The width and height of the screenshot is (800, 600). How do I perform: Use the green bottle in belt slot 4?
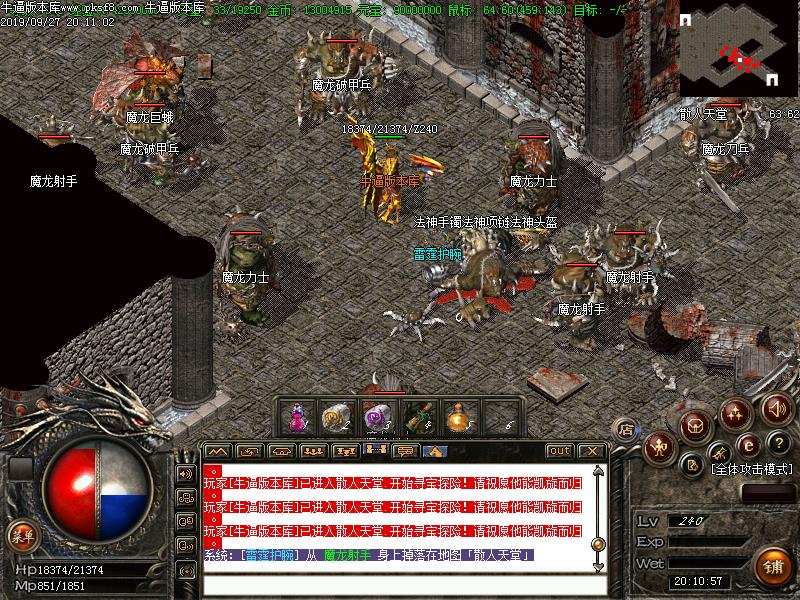point(420,415)
